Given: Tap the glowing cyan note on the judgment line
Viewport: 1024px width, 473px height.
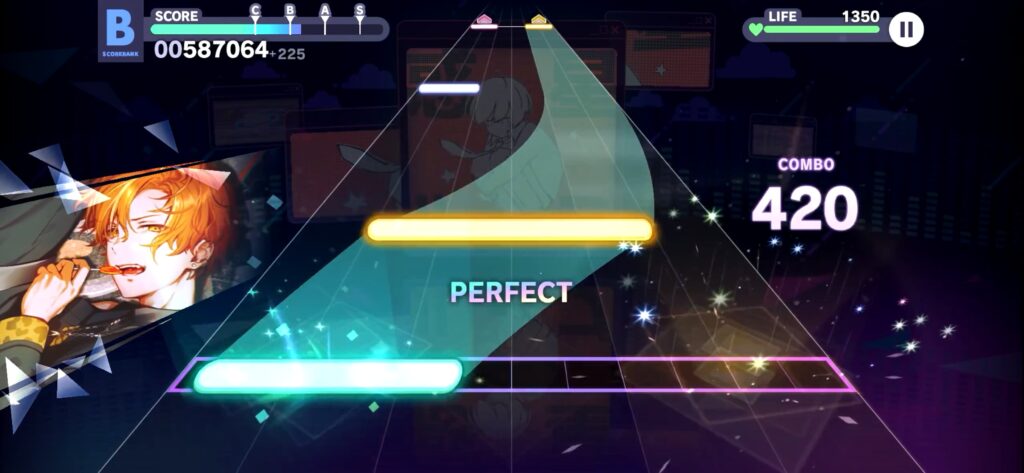Looking at the screenshot, I should (x=327, y=376).
